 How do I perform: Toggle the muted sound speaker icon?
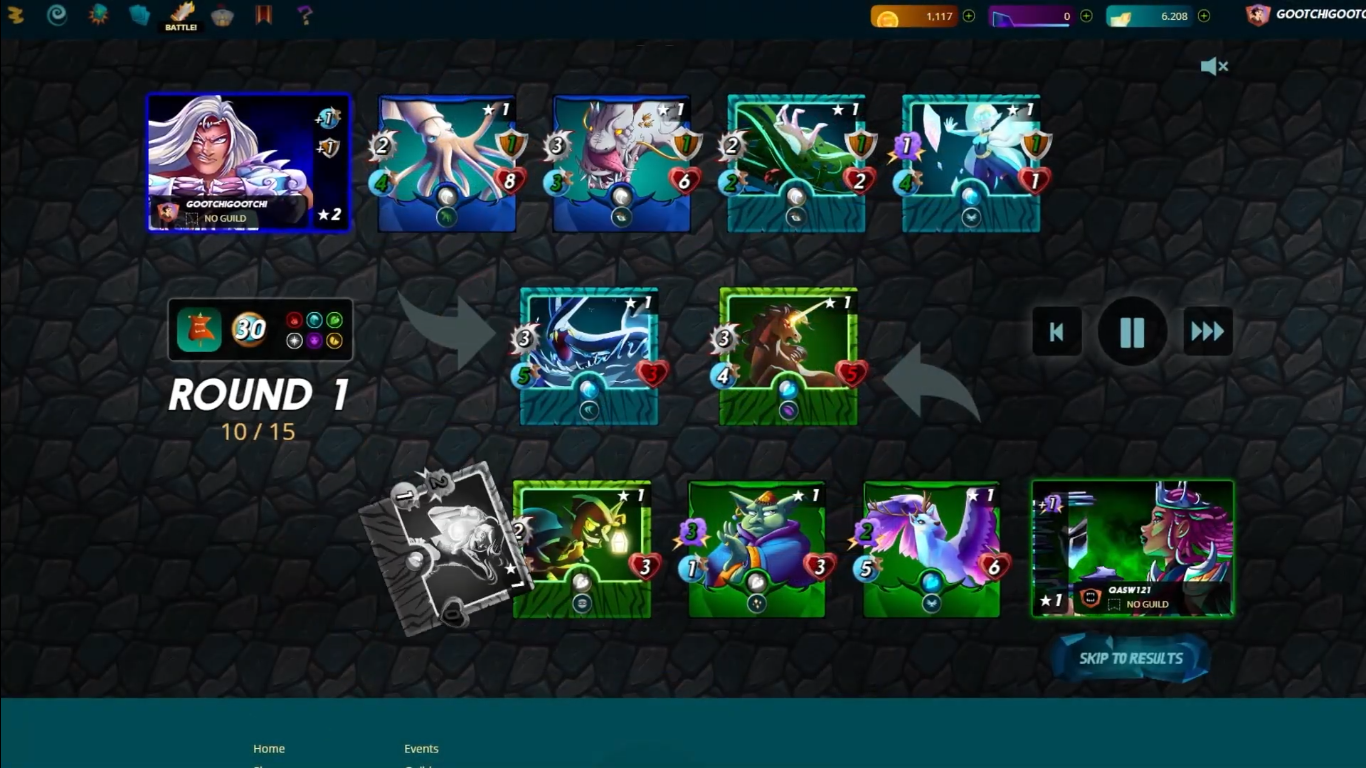tap(1214, 67)
